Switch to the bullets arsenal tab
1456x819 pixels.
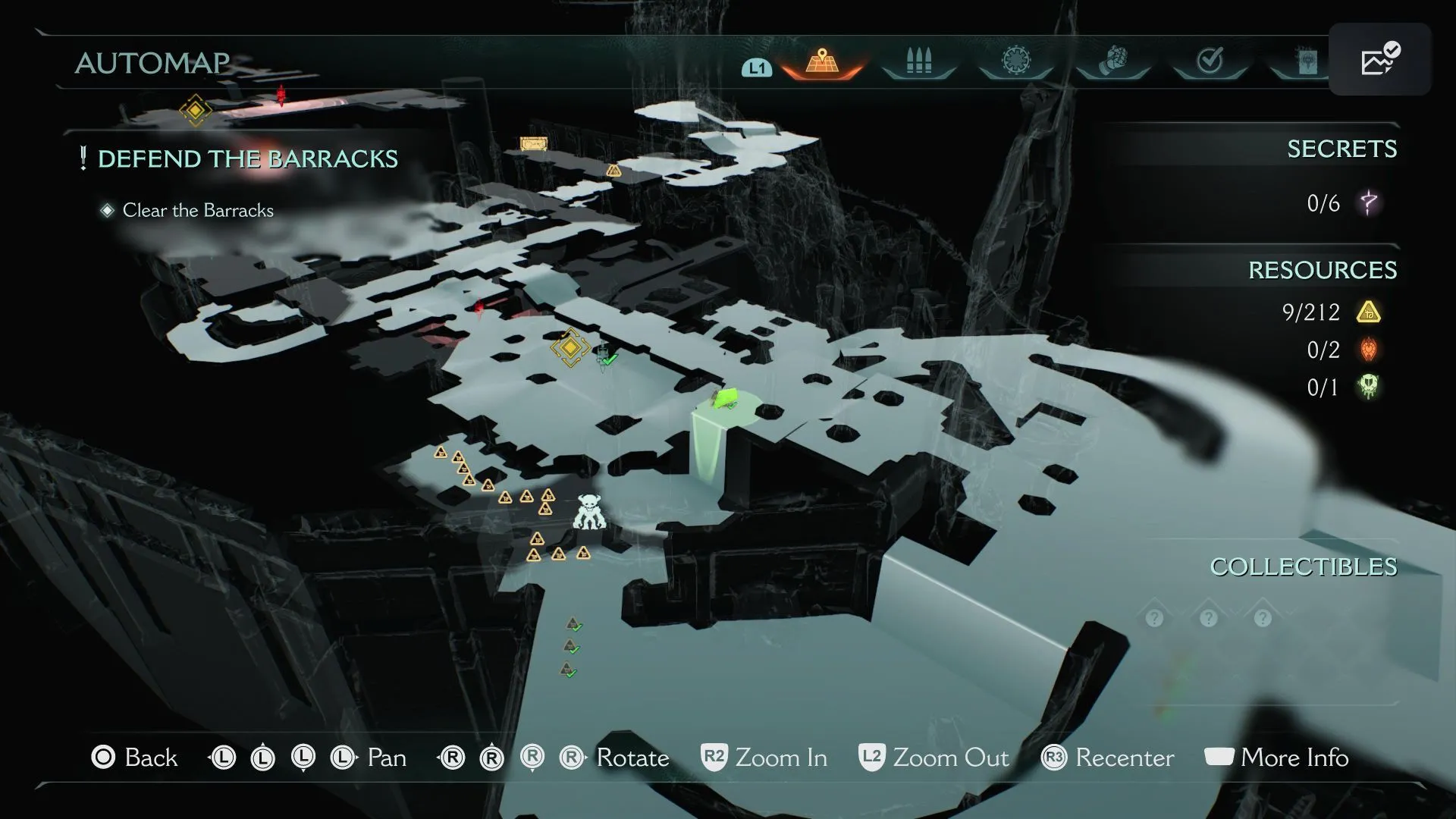918,61
